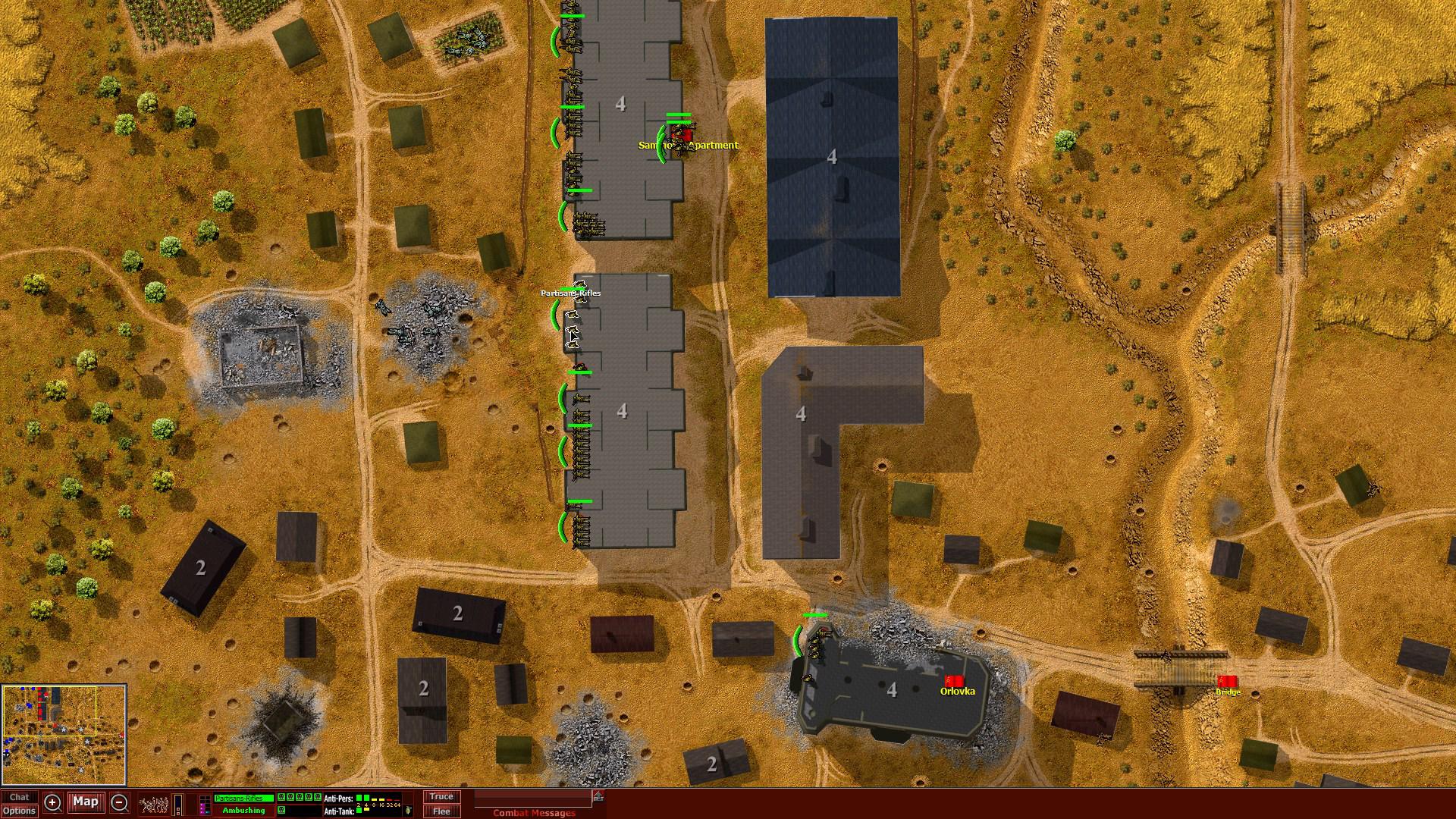This screenshot has height=819, width=1456.
Task: Open the Map view with the Map button
Action: (86, 802)
